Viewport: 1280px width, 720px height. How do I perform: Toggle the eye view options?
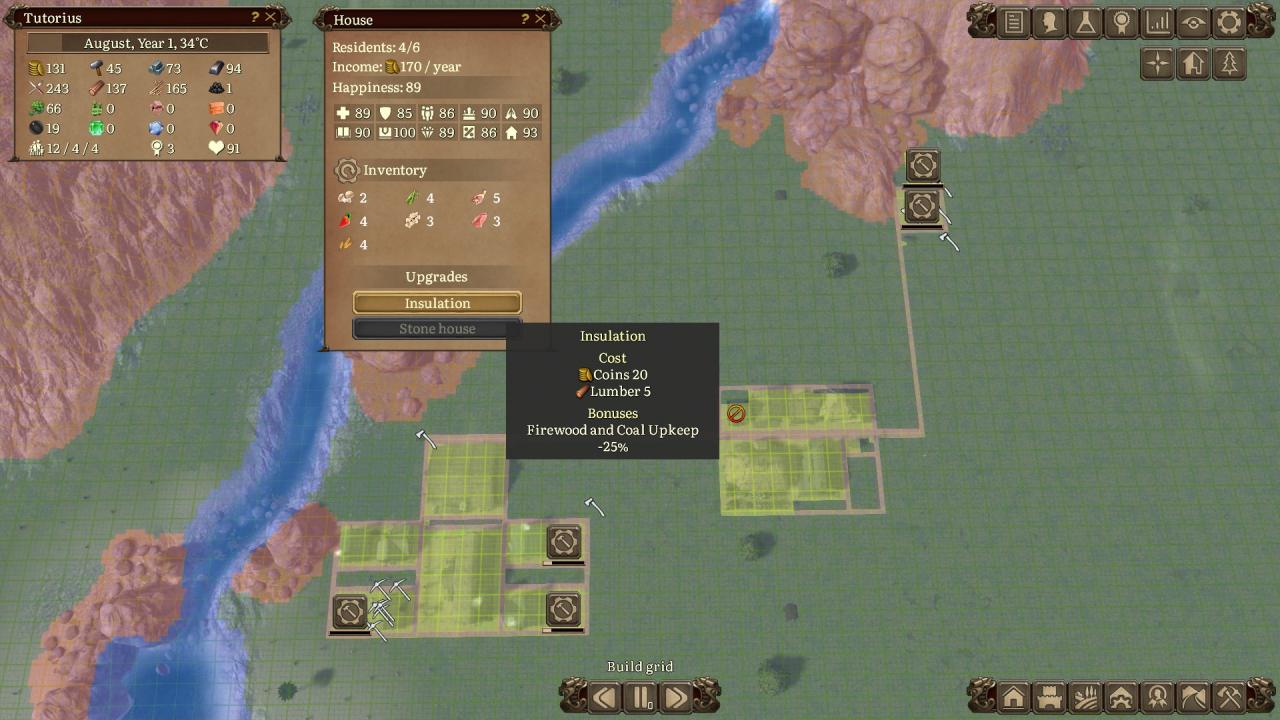1193,22
